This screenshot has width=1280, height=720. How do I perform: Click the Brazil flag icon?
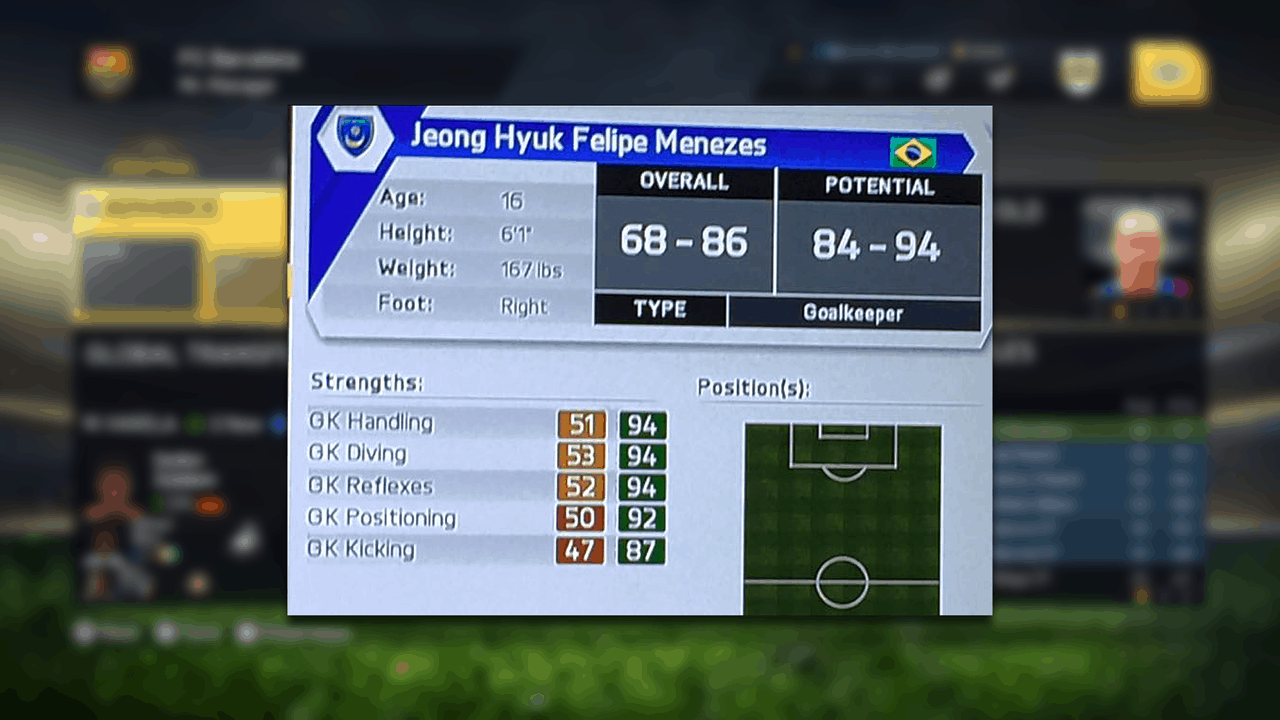pyautogui.click(x=912, y=153)
